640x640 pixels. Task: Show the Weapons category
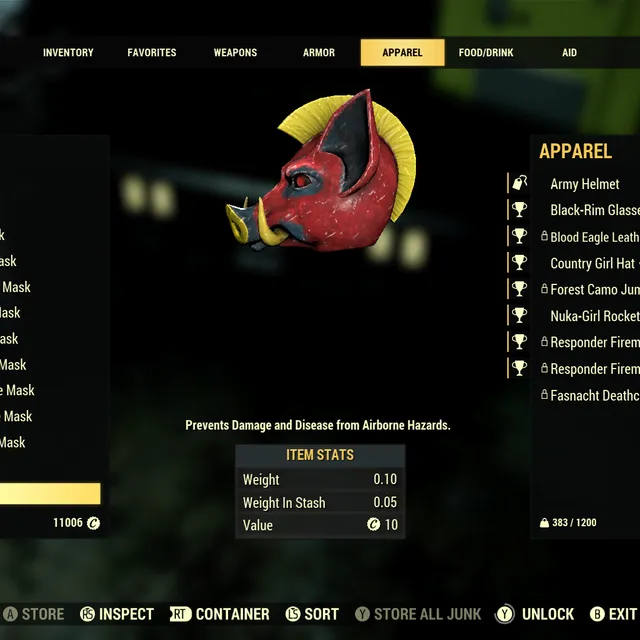(235, 53)
